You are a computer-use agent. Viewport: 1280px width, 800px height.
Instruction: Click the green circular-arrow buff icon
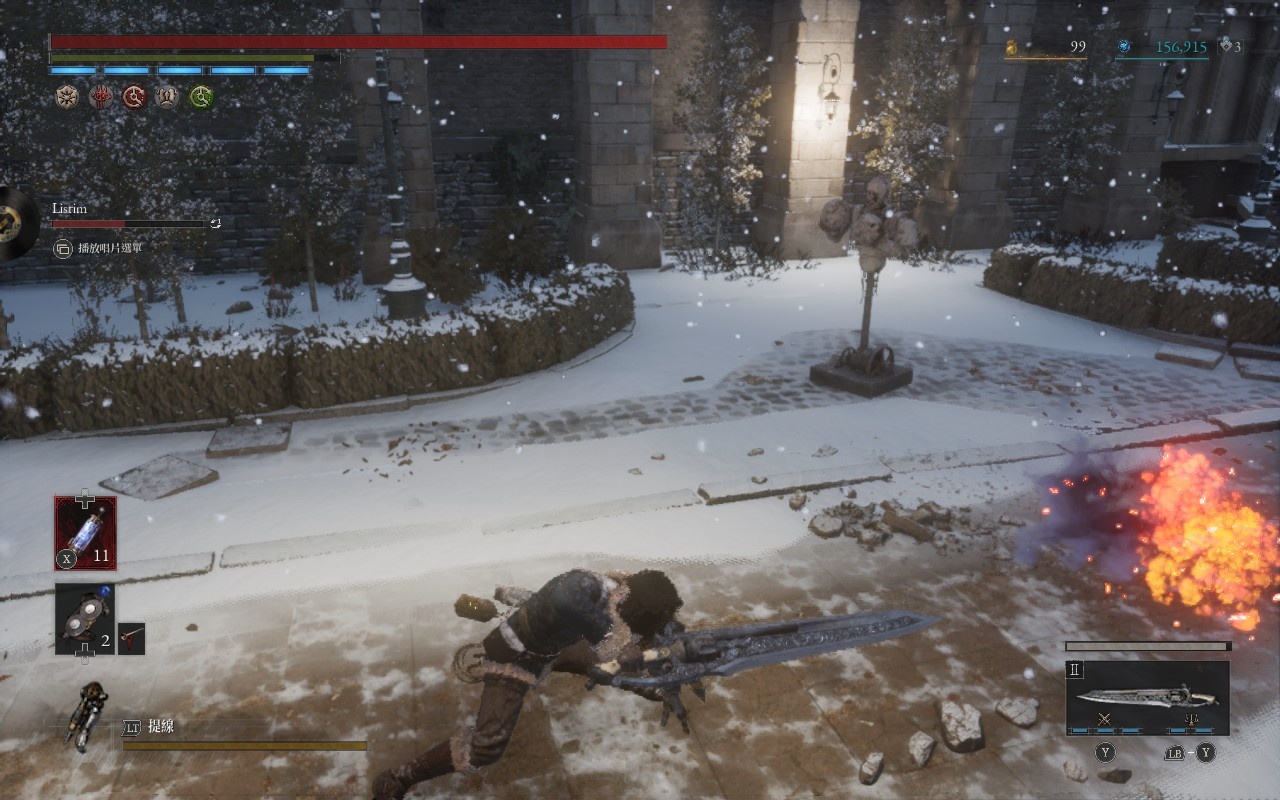tap(202, 97)
